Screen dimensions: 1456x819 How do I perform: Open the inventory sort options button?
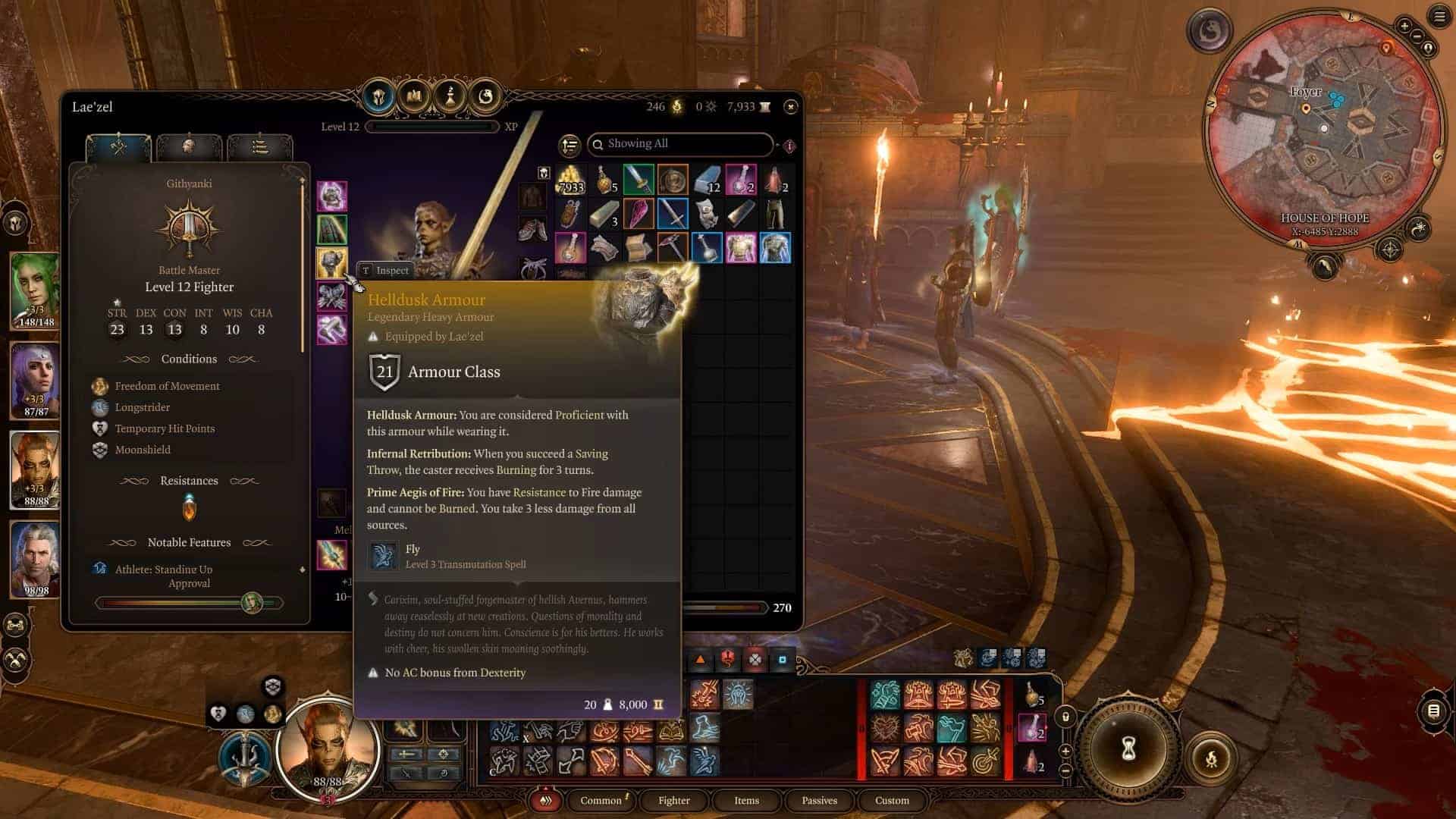coord(569,145)
